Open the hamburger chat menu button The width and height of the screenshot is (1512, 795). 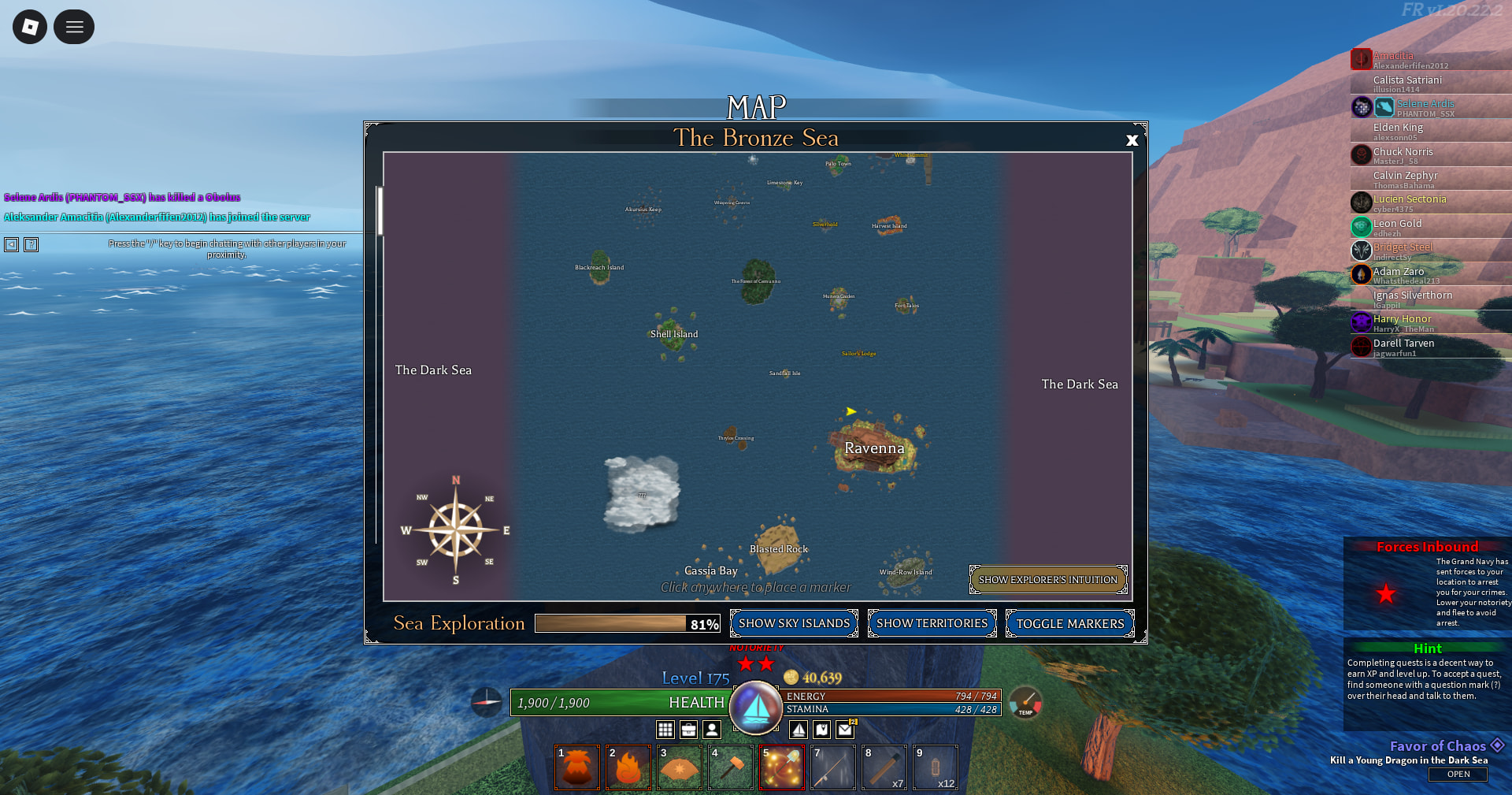(x=74, y=27)
